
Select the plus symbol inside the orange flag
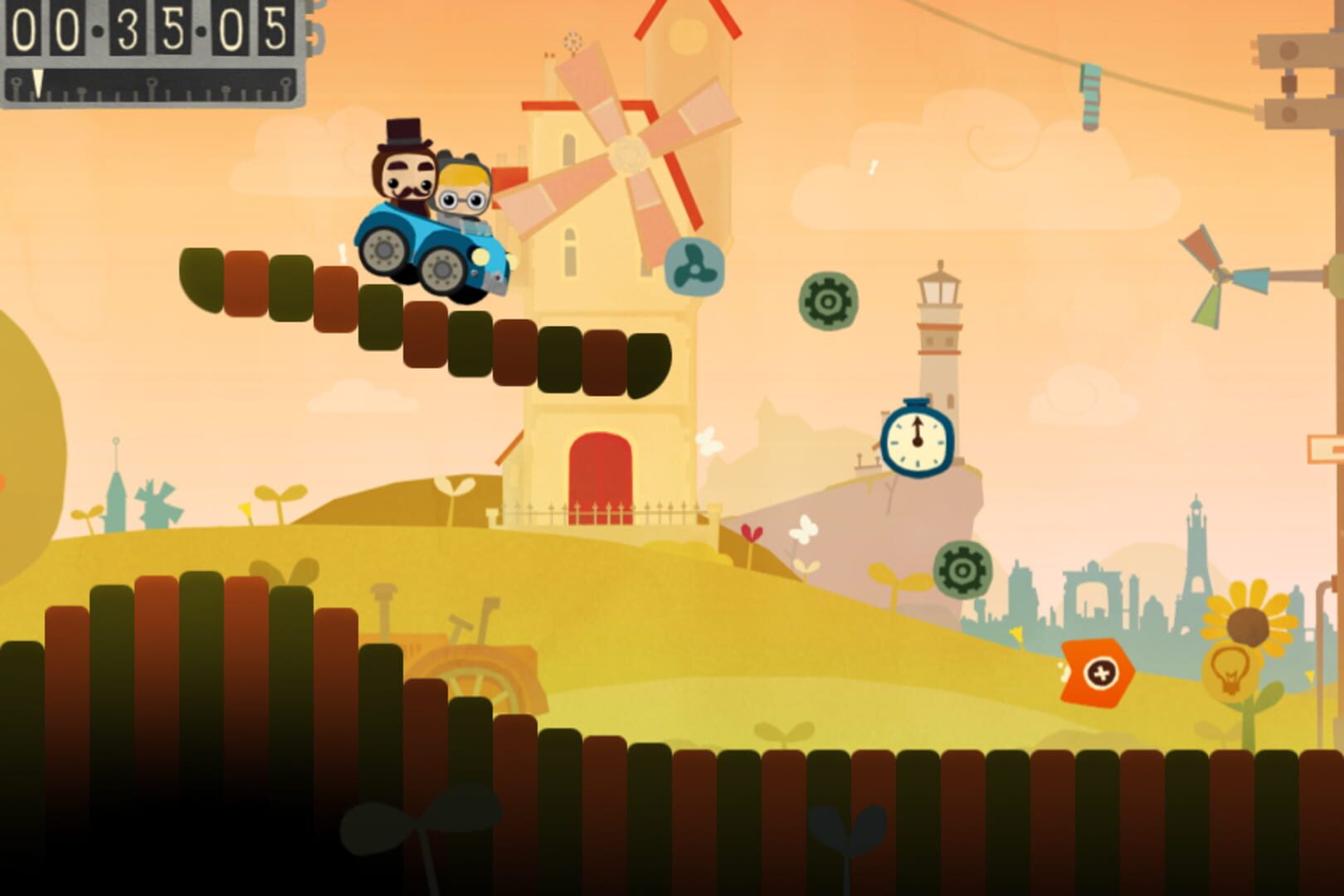point(1099,670)
